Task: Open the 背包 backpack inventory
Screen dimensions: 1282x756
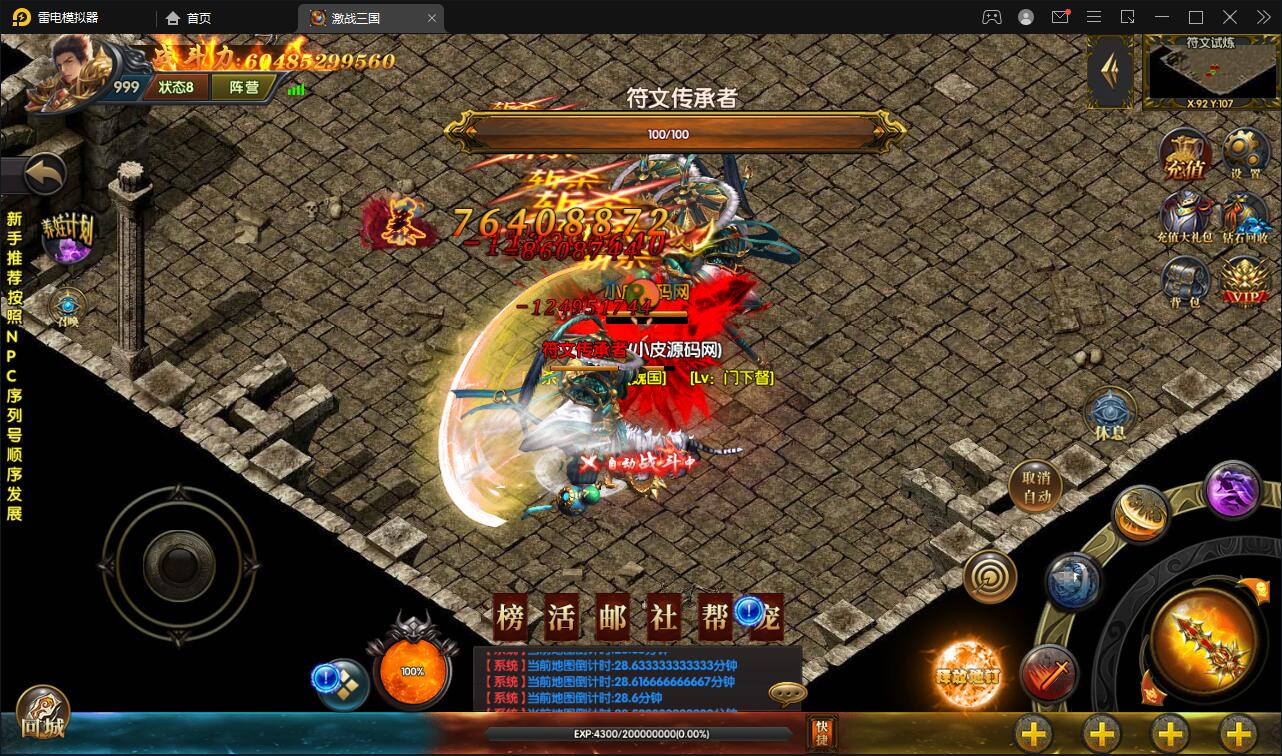Action: pyautogui.click(x=1186, y=280)
